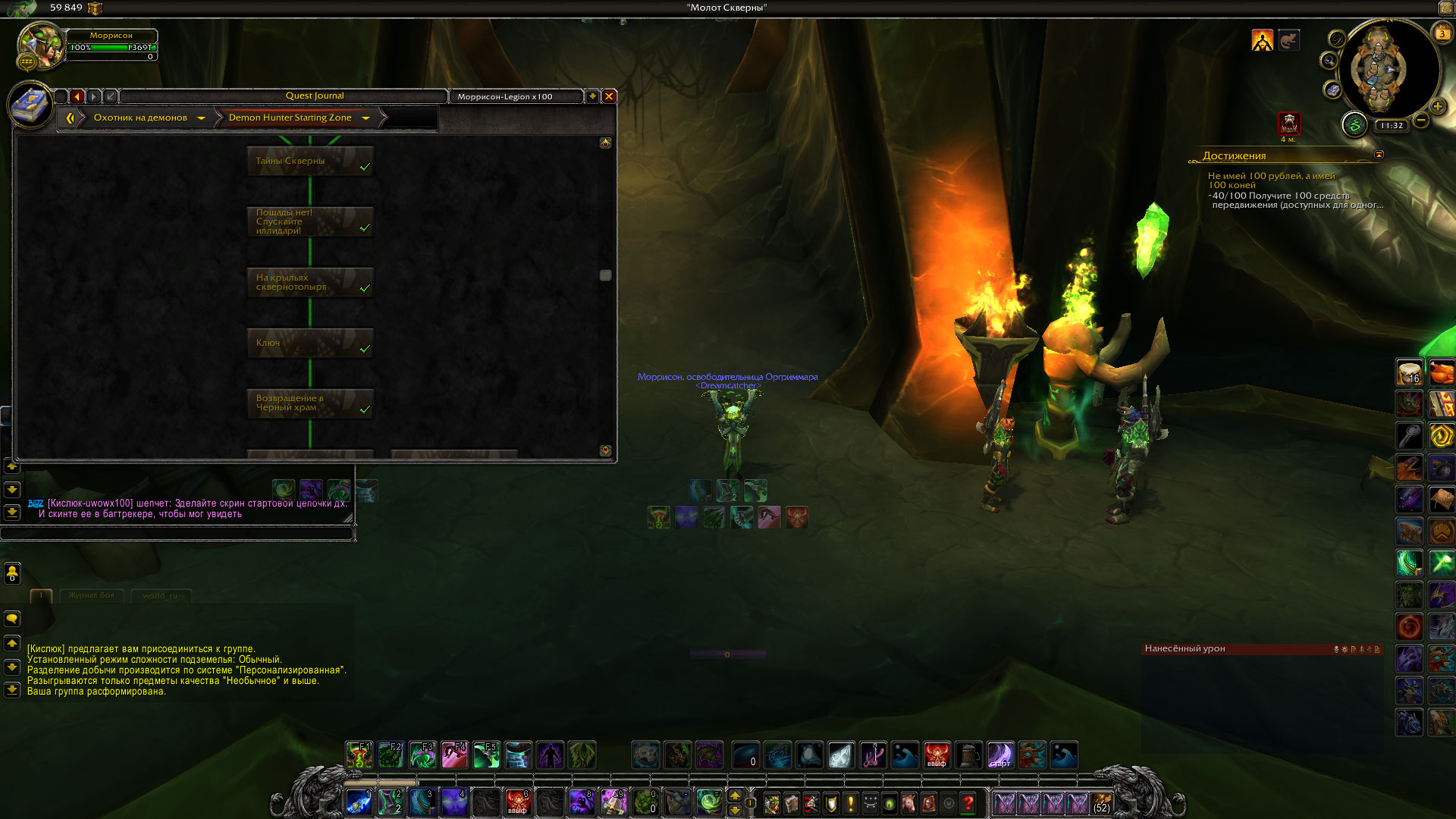Zoom in the minimap with plus button
This screenshot has height=819, width=1456.
[x=1437, y=107]
